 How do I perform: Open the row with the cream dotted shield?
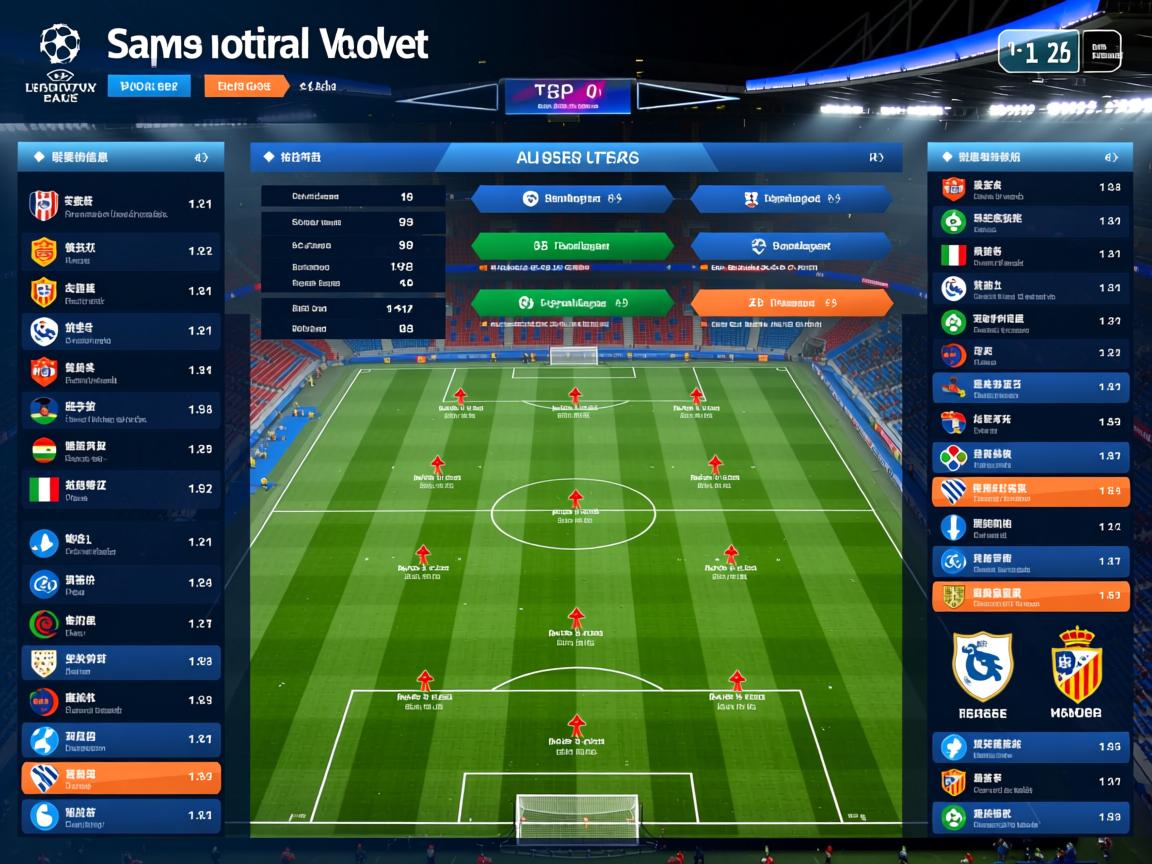(121, 662)
